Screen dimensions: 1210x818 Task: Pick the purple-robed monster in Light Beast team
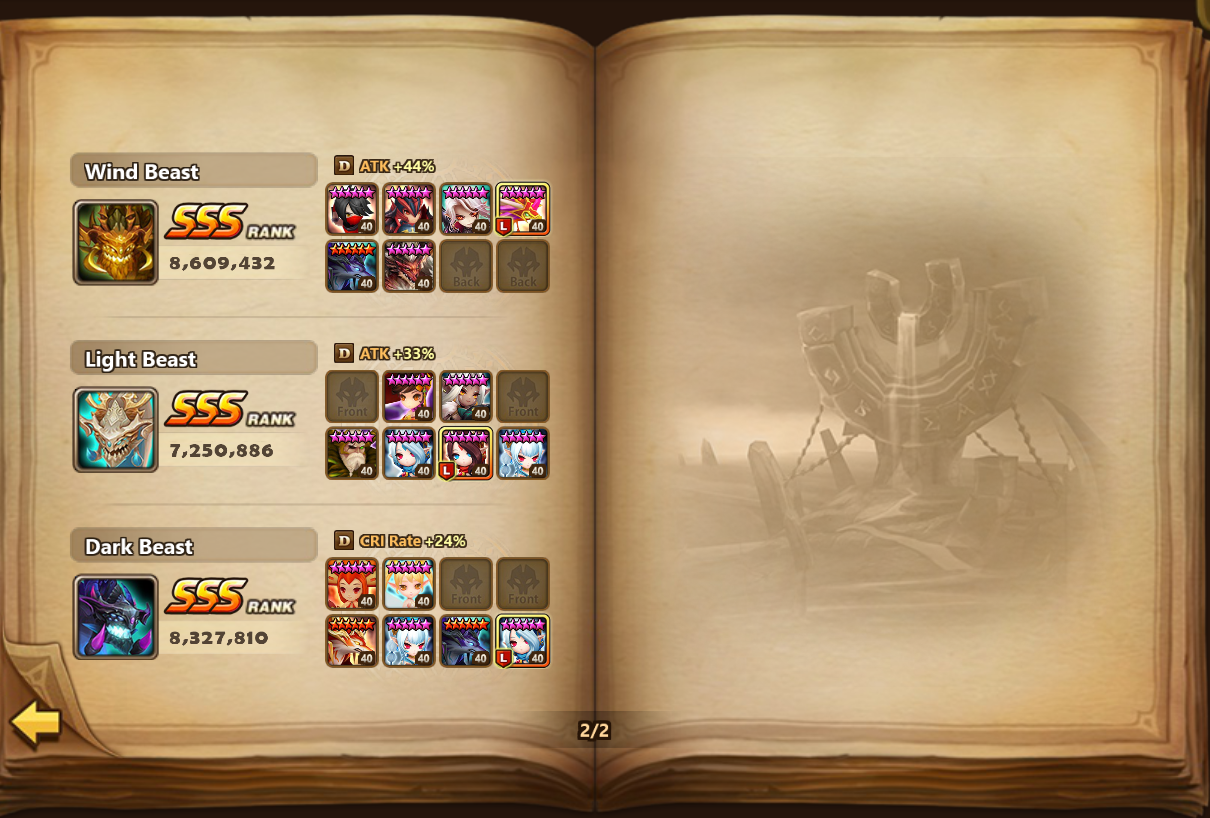coord(409,396)
